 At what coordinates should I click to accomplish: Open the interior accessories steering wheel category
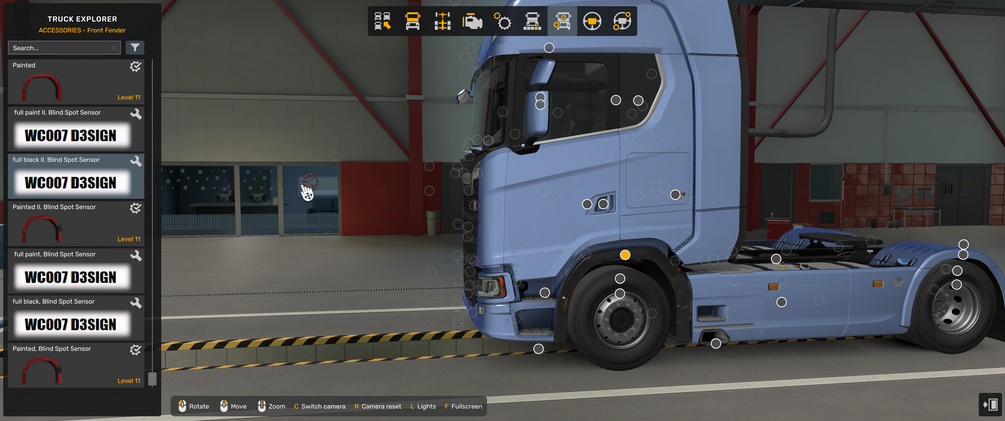pos(622,21)
